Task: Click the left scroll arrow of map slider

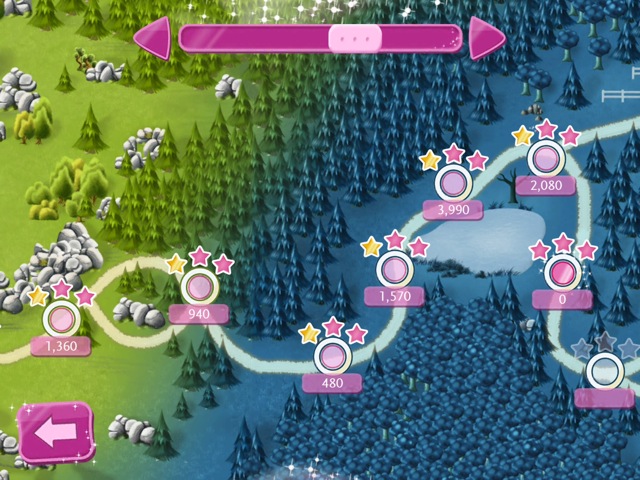Action: point(154,38)
